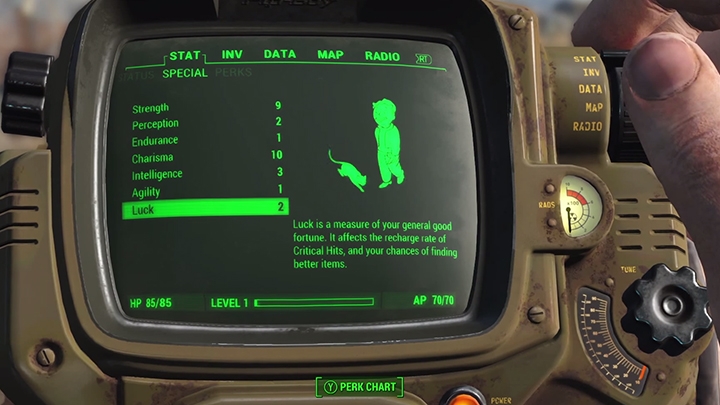
Task: Open the Perk Chart
Action: (360, 386)
